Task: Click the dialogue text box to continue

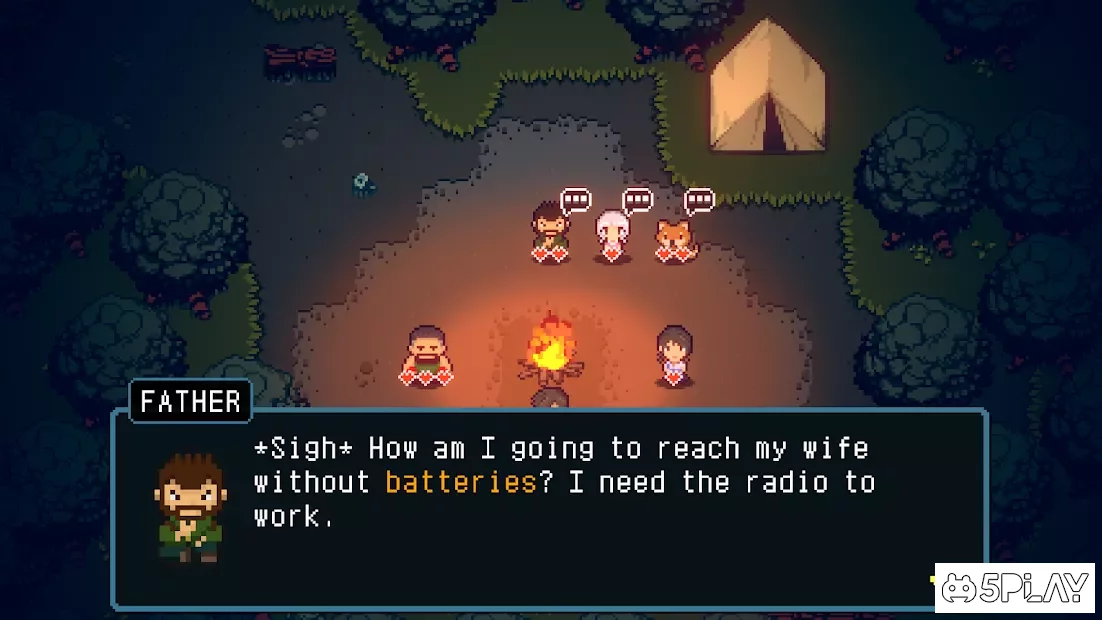Action: 548,508
